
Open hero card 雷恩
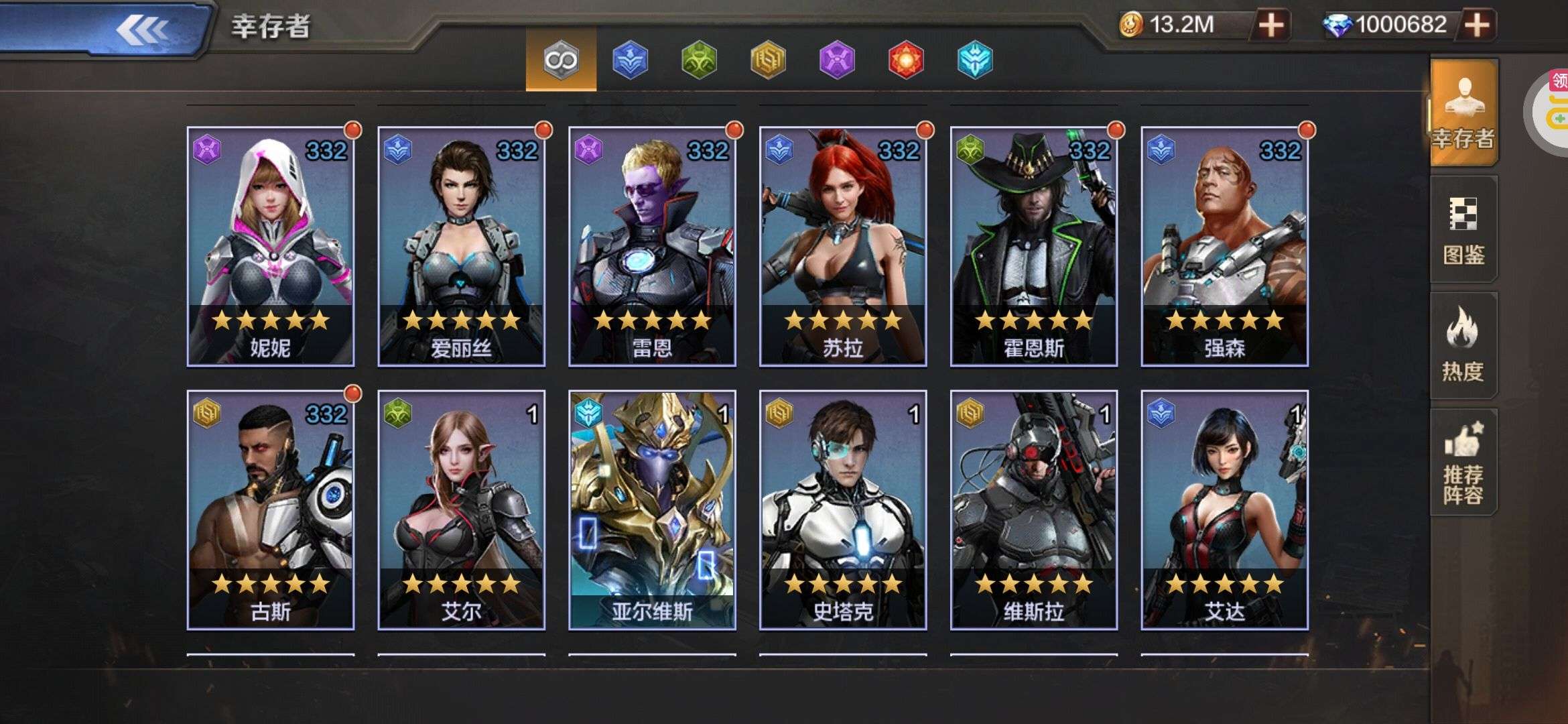[652, 246]
